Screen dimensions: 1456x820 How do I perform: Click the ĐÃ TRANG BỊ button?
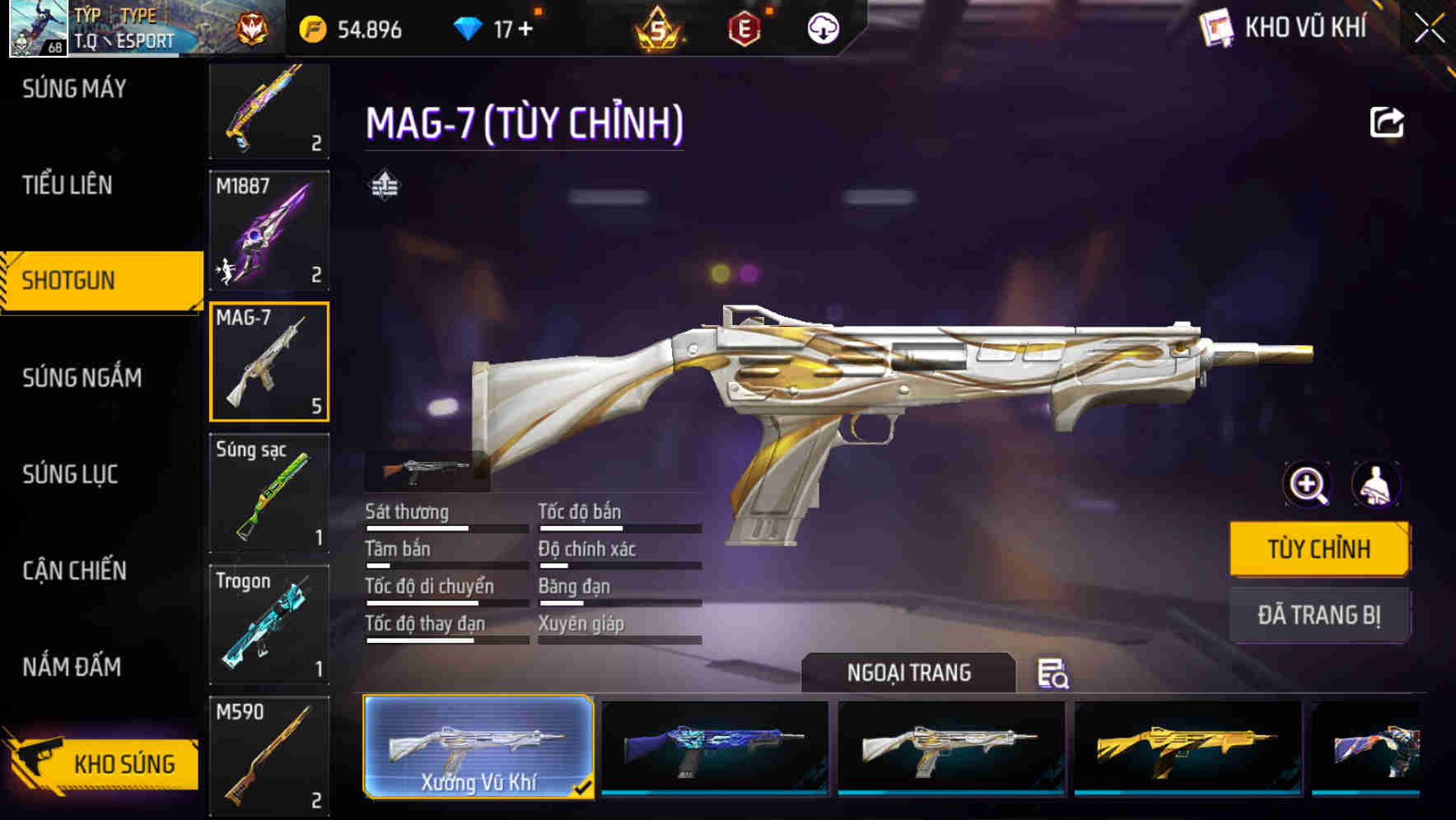(x=1320, y=614)
